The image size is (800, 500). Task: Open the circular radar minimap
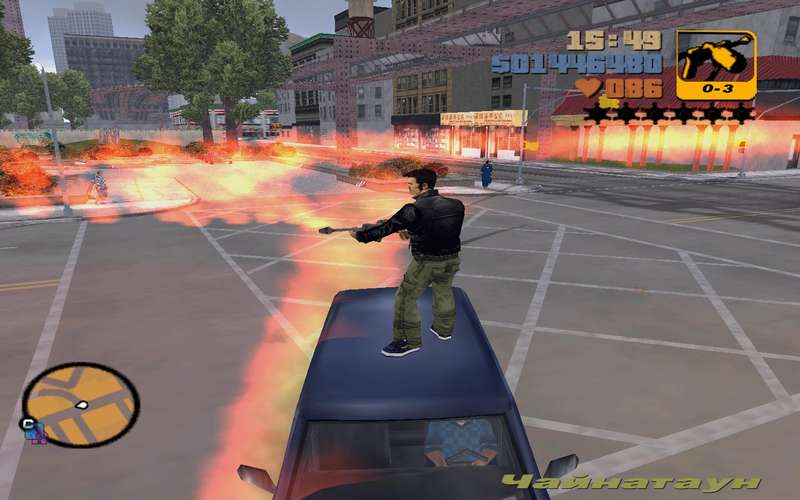pos(80,404)
